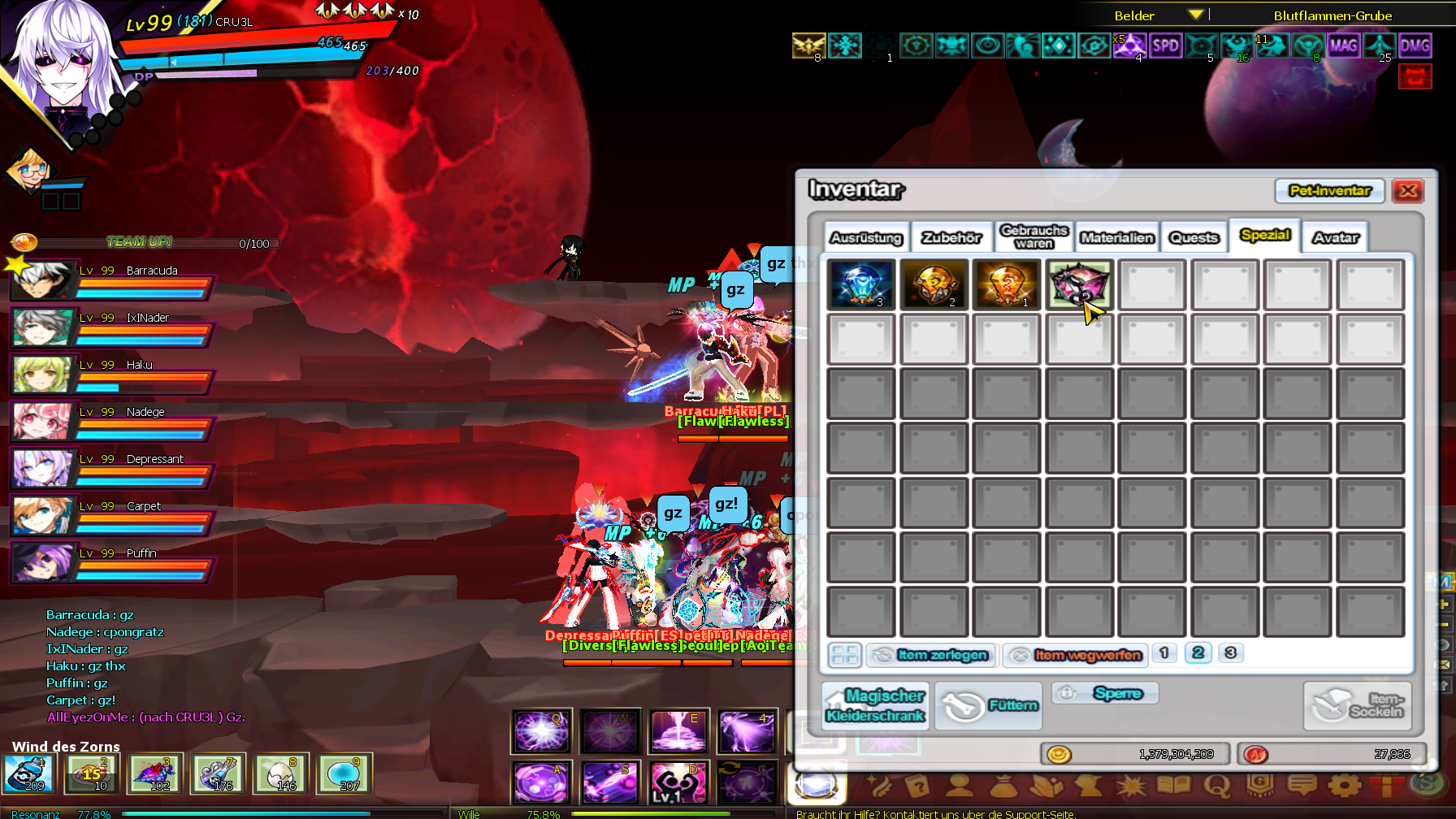The image size is (1456, 819).
Task: Open the Gebrauchswaren tab
Action: pyautogui.click(x=1033, y=236)
